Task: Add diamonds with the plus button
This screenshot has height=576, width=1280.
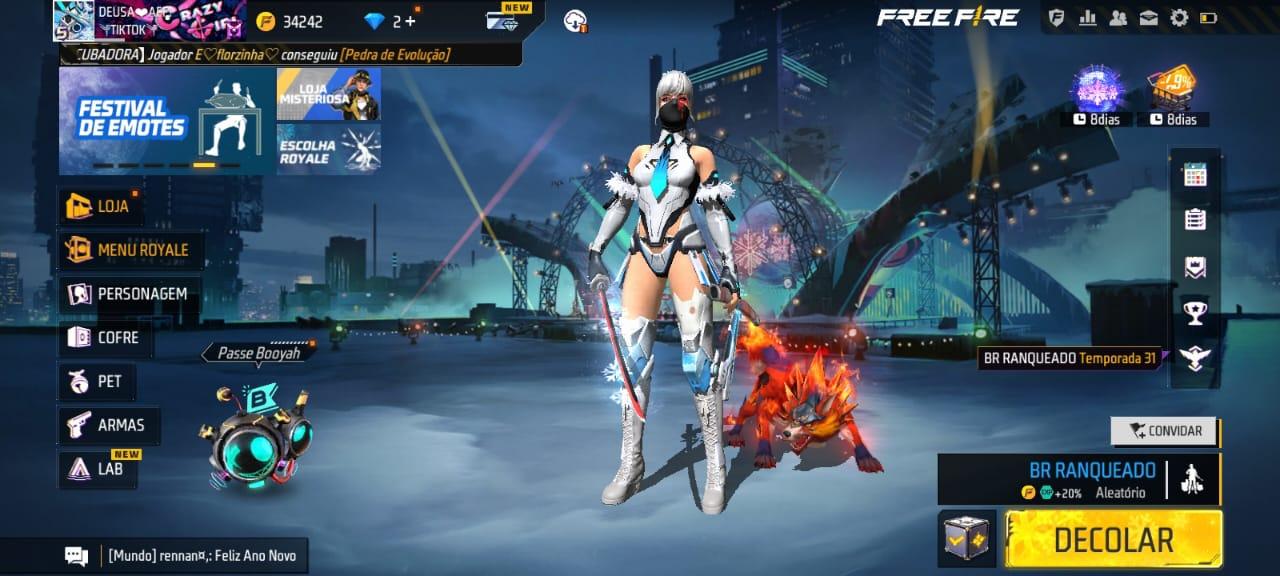Action: point(410,21)
